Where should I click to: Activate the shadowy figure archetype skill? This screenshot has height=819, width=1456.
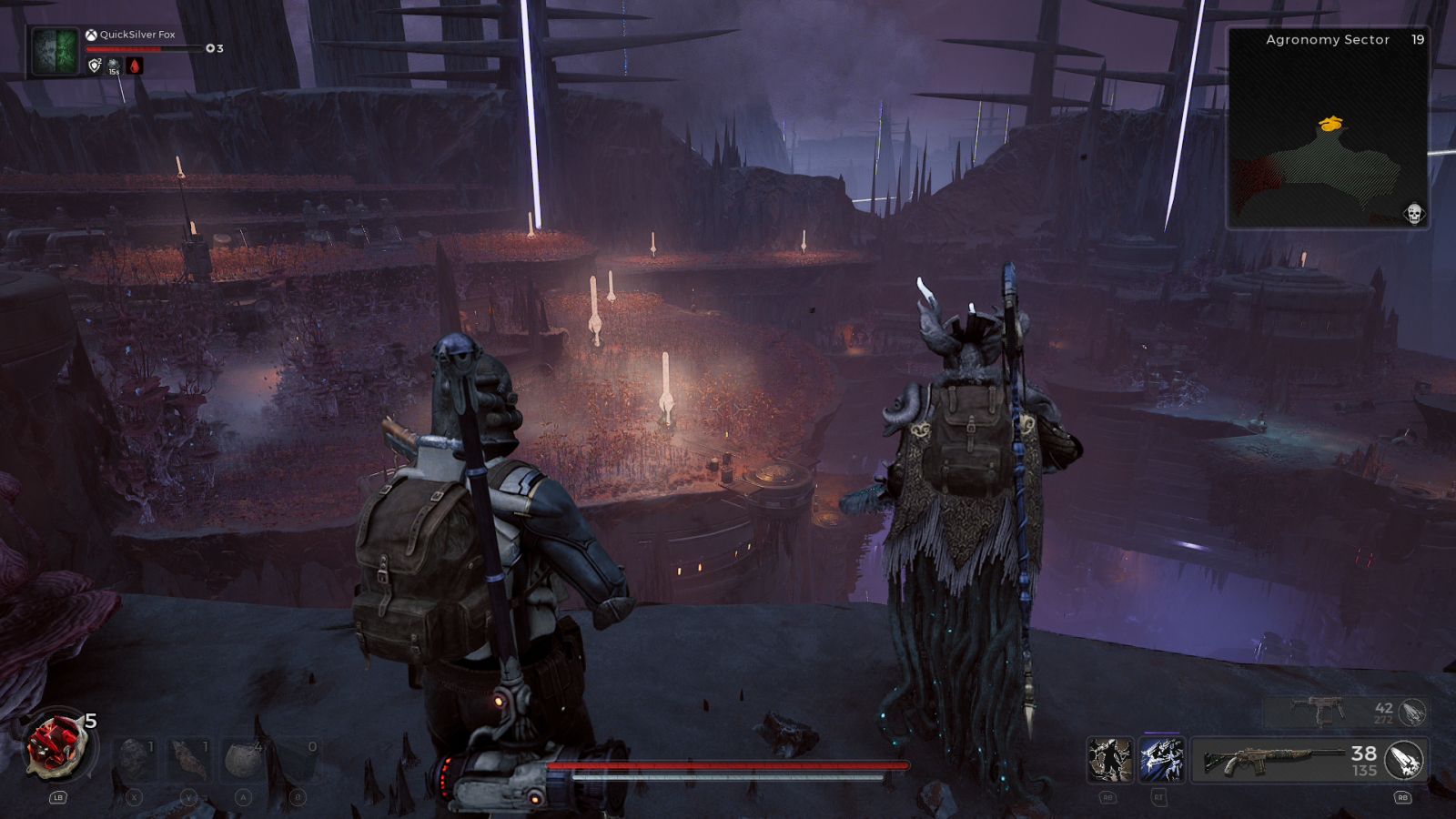(1110, 760)
